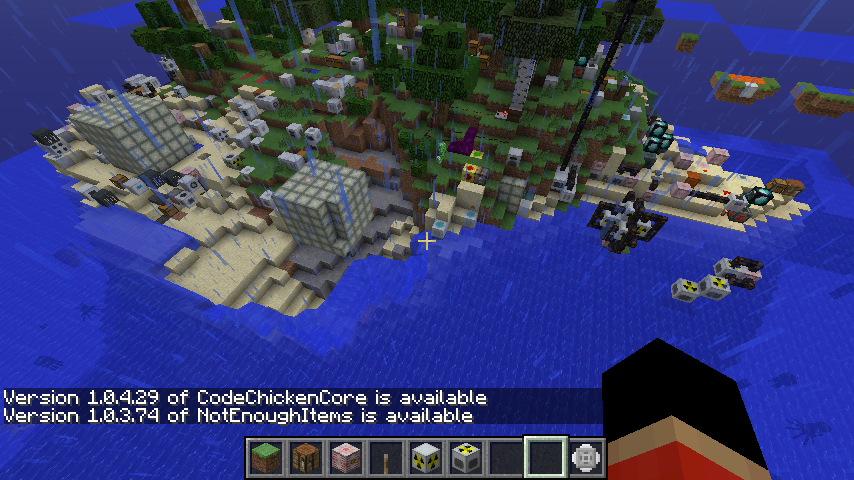This screenshot has width=854, height=480.
Task: Choose the round white item in the last slot
Action: 586,458
